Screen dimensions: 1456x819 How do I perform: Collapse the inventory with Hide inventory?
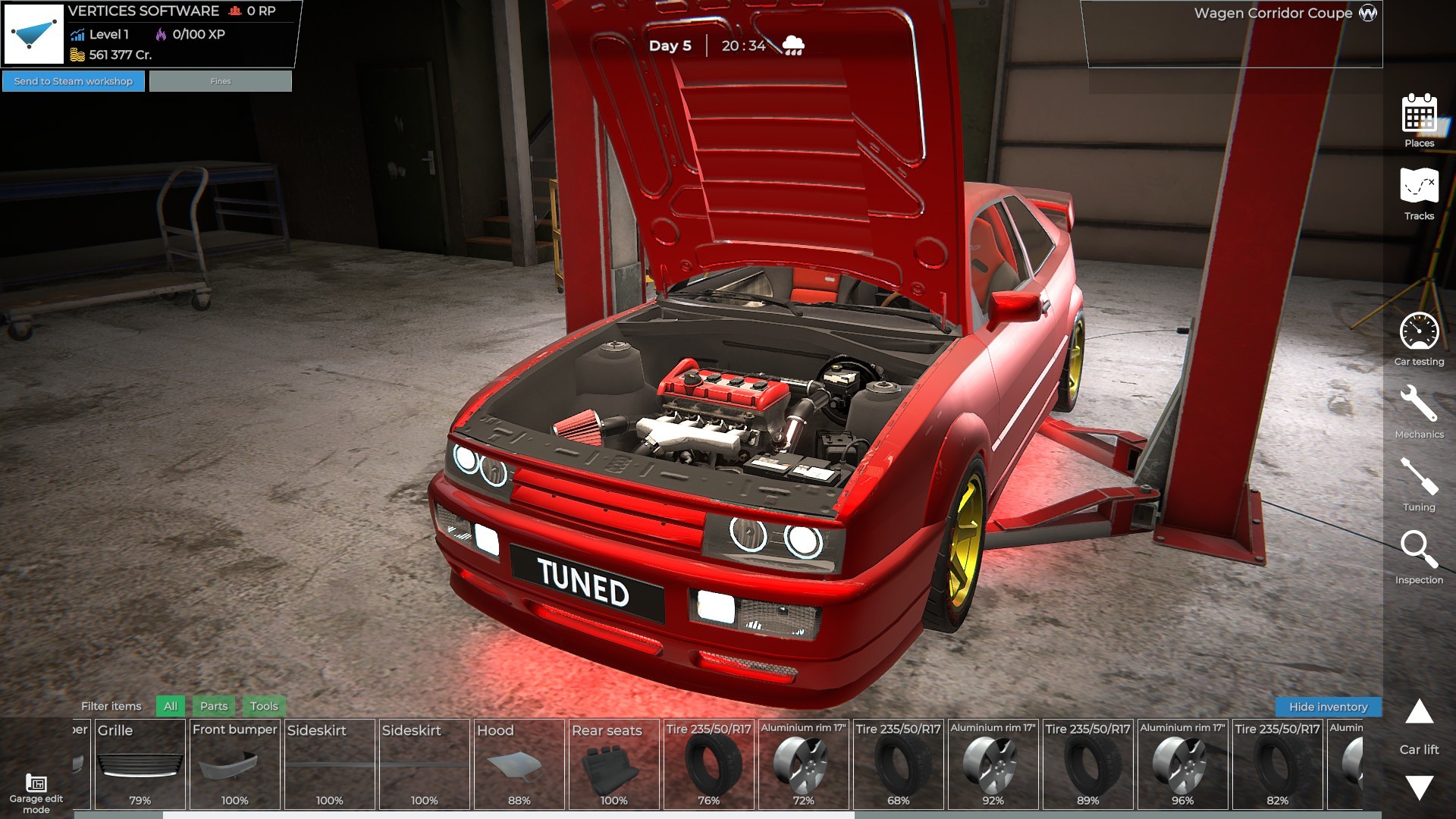pyautogui.click(x=1329, y=706)
